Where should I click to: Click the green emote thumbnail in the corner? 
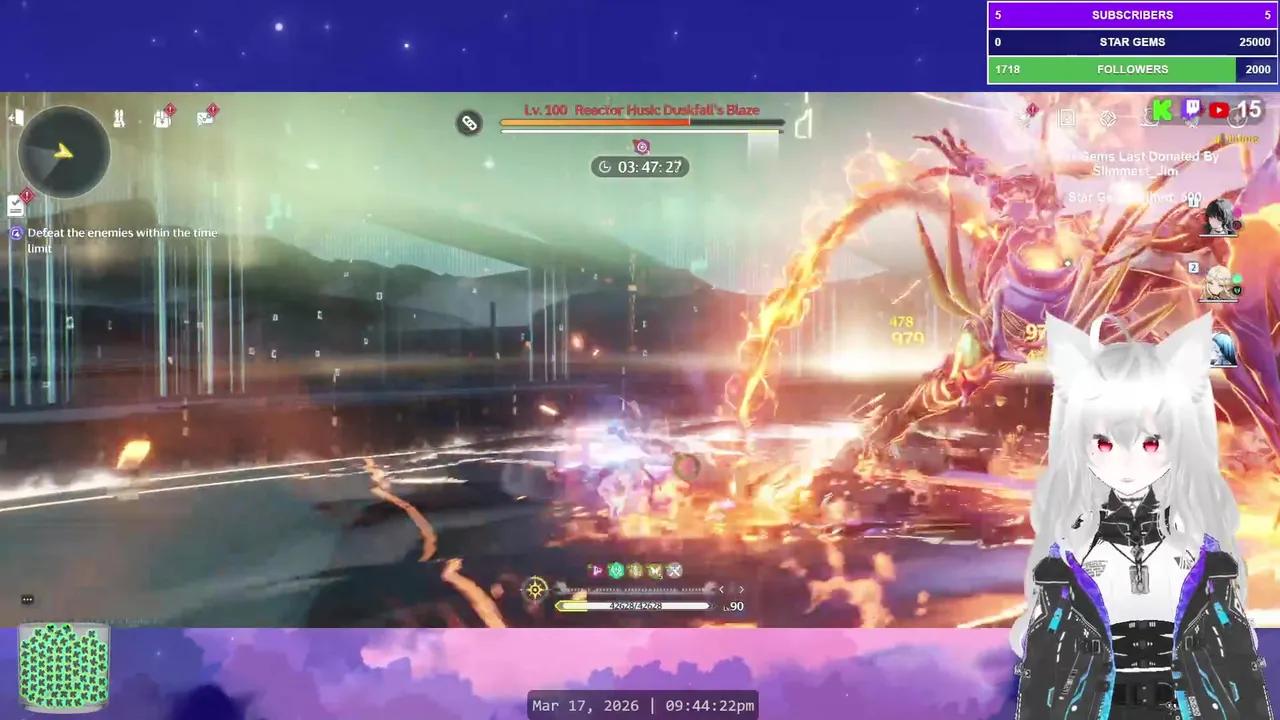[63, 665]
